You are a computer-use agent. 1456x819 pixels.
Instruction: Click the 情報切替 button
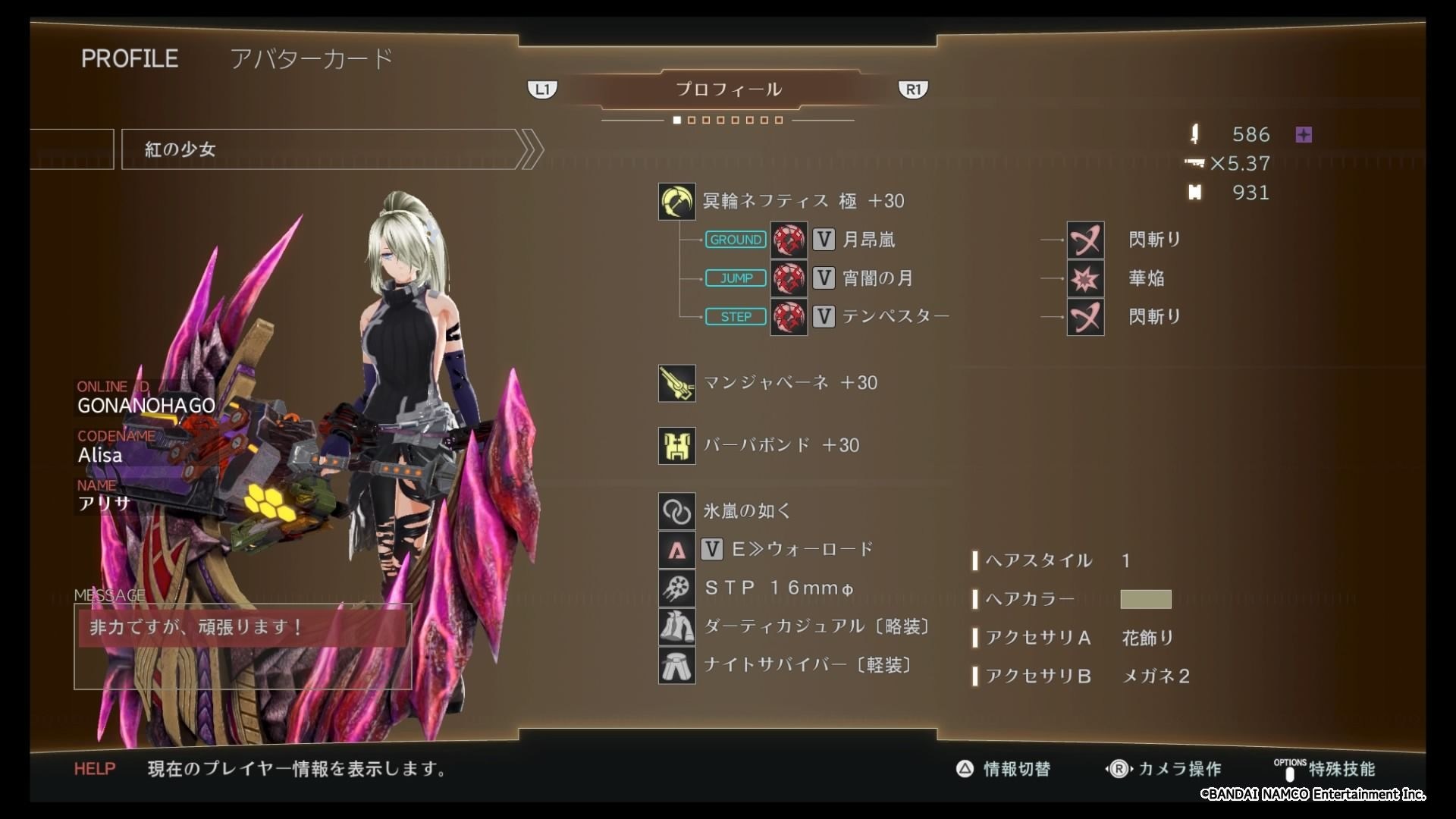(1004, 769)
